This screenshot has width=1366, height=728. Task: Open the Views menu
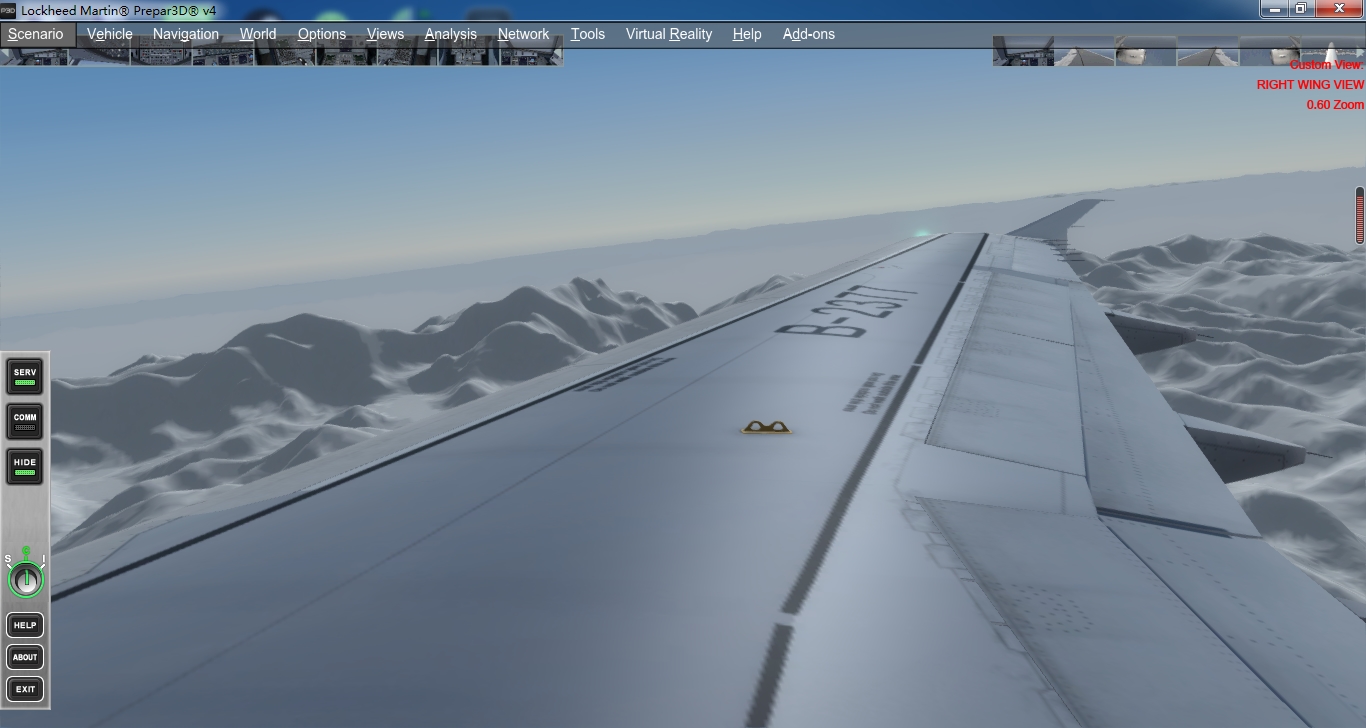(x=385, y=34)
